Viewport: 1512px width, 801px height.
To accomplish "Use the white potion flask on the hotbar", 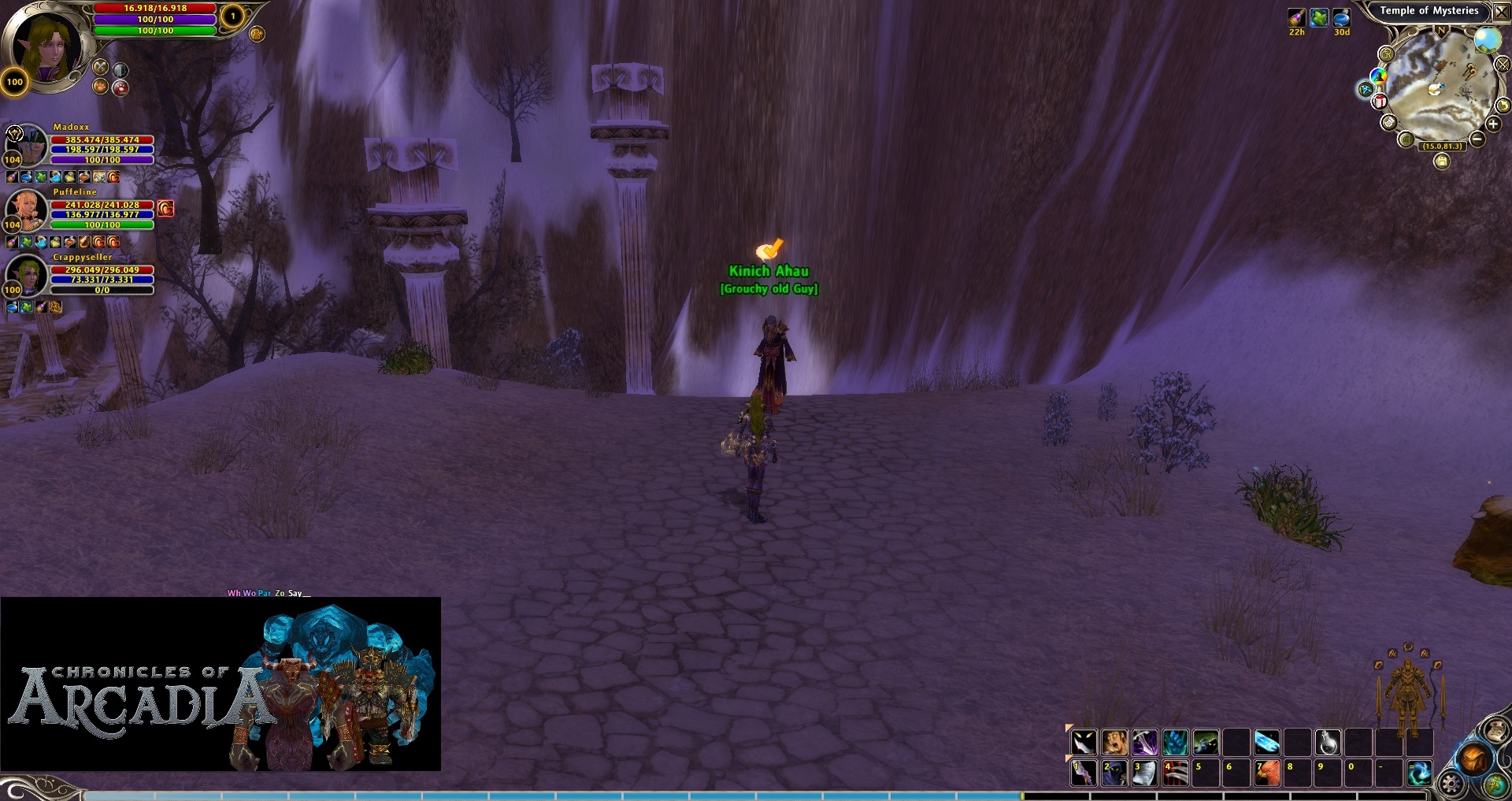I will coord(1328,742).
